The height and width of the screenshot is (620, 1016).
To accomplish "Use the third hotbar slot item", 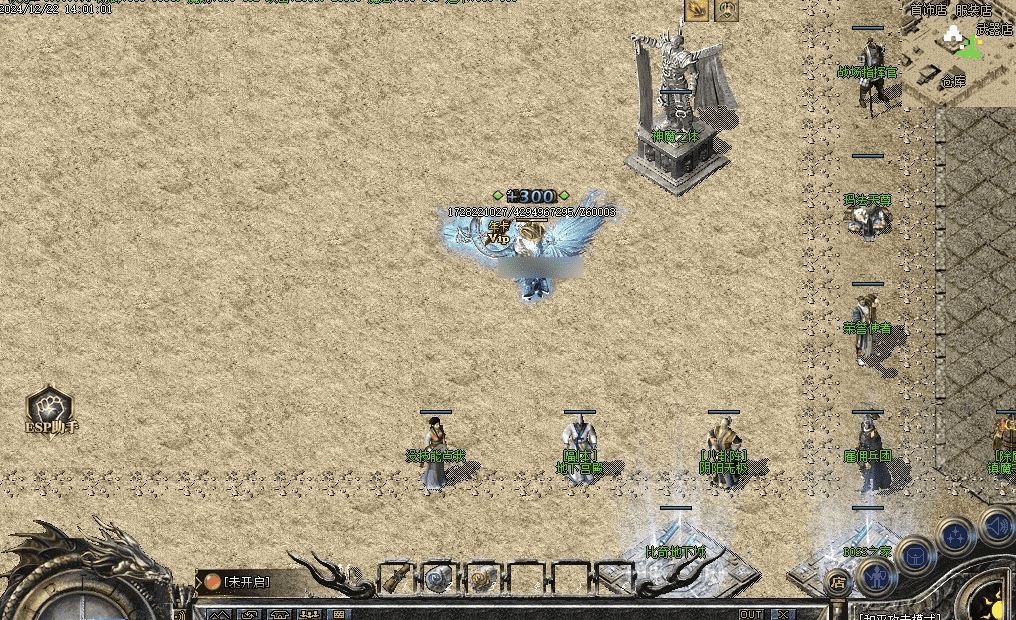I will click(483, 577).
